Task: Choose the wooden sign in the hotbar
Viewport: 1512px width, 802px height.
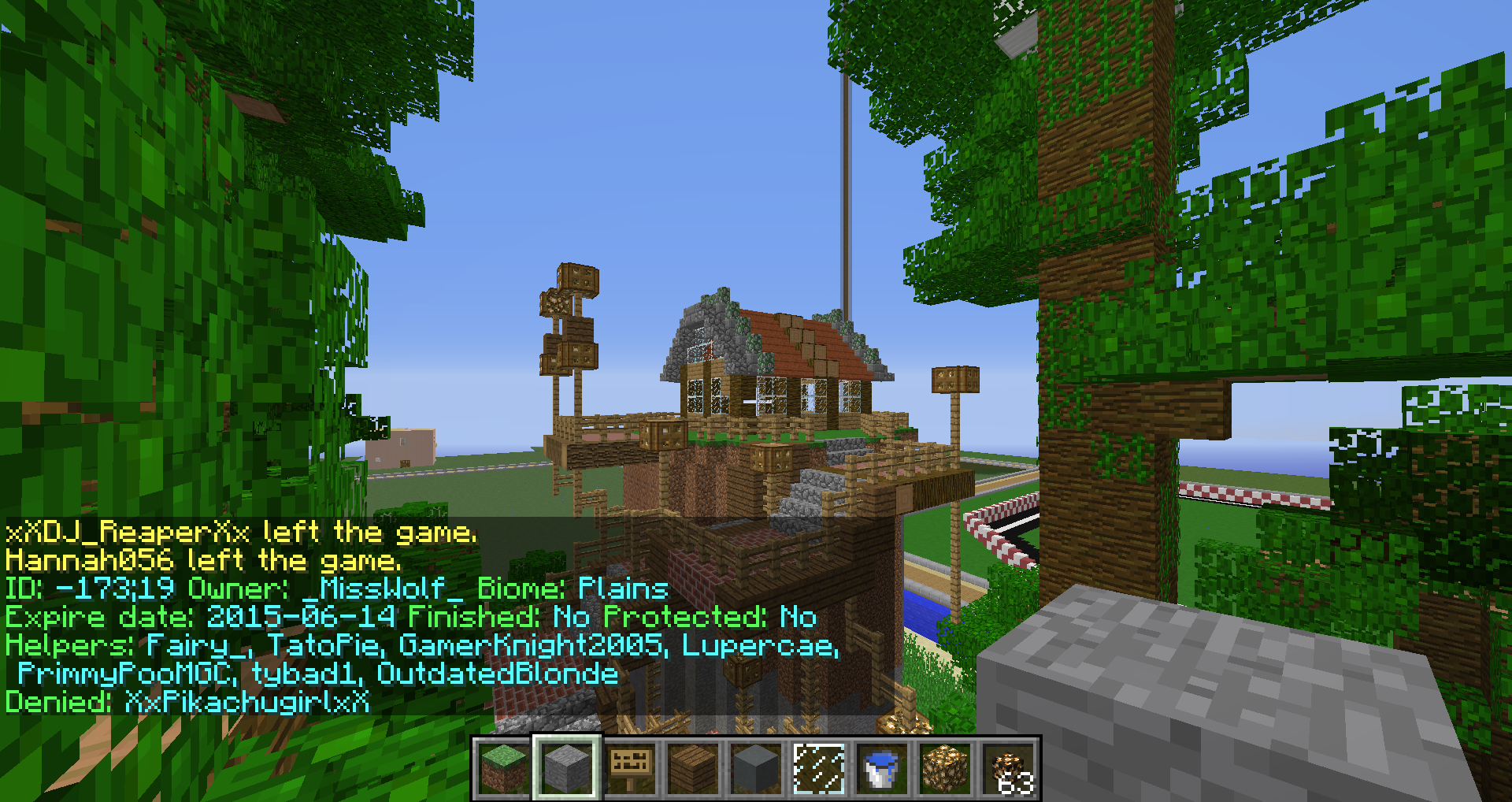Action: [x=630, y=768]
